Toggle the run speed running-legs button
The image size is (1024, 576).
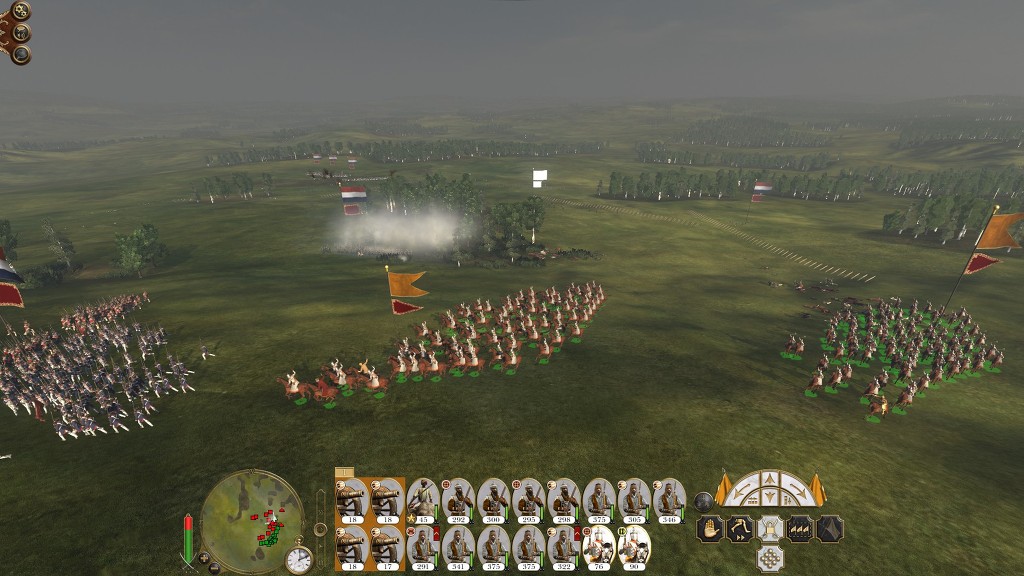pyautogui.click(x=740, y=528)
